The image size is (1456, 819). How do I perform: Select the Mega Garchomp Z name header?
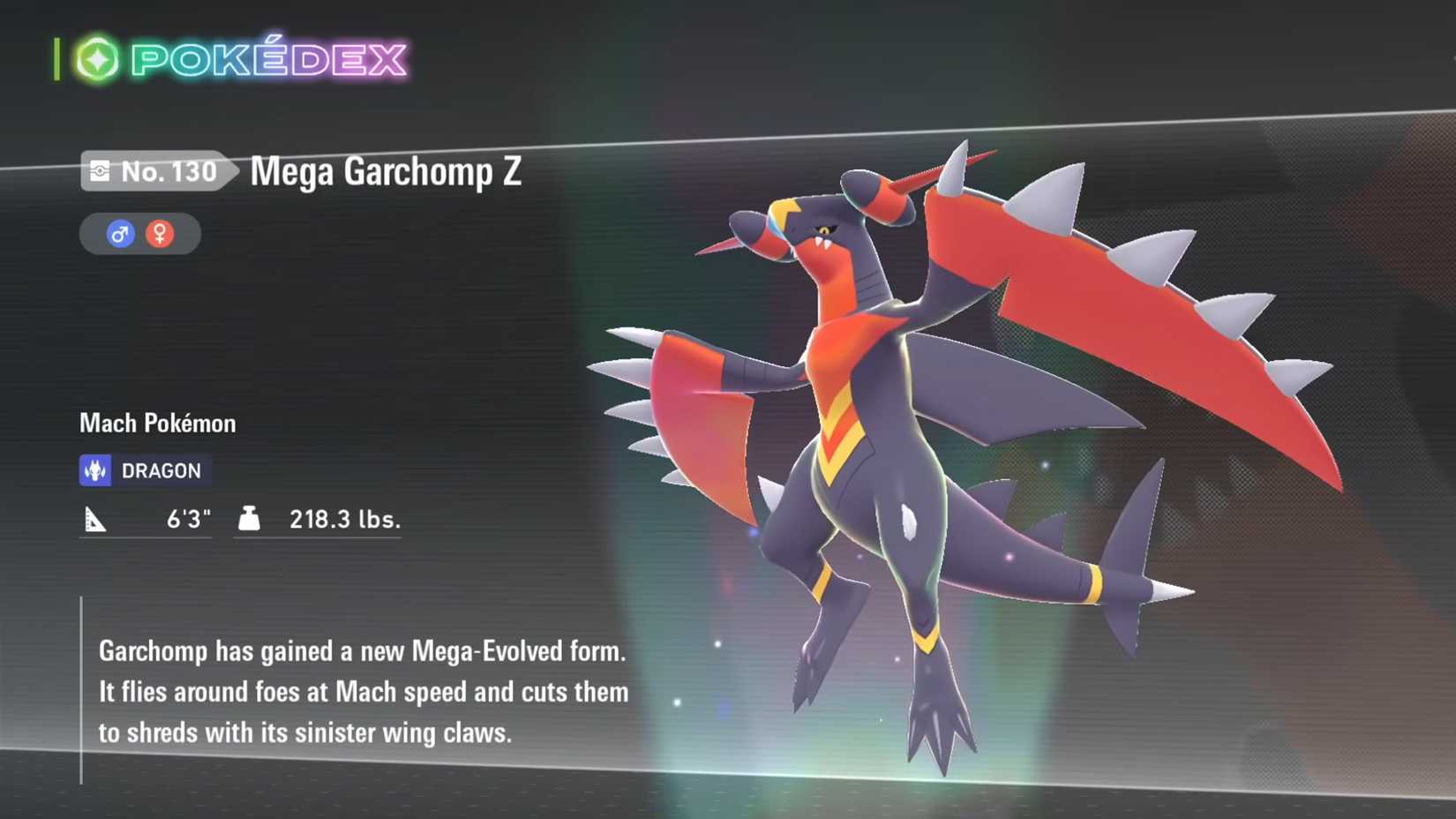[x=386, y=172]
